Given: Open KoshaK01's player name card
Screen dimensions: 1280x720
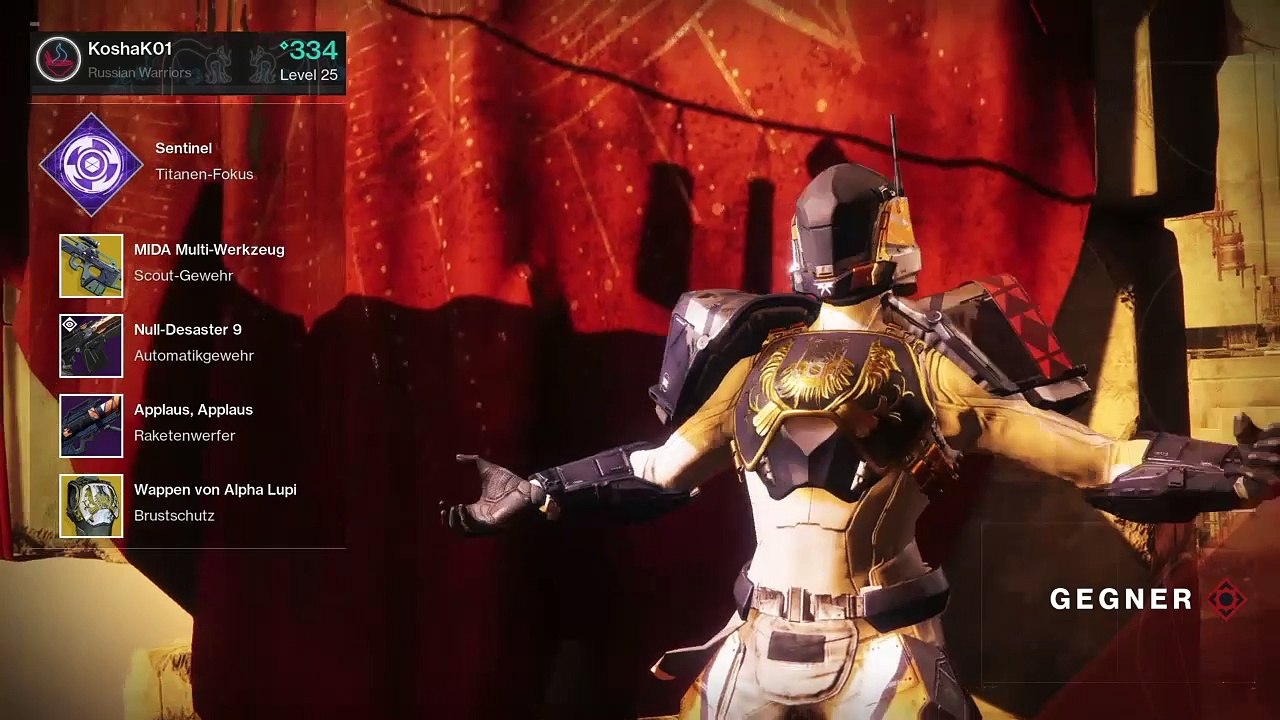Looking at the screenshot, I should click(x=188, y=61).
